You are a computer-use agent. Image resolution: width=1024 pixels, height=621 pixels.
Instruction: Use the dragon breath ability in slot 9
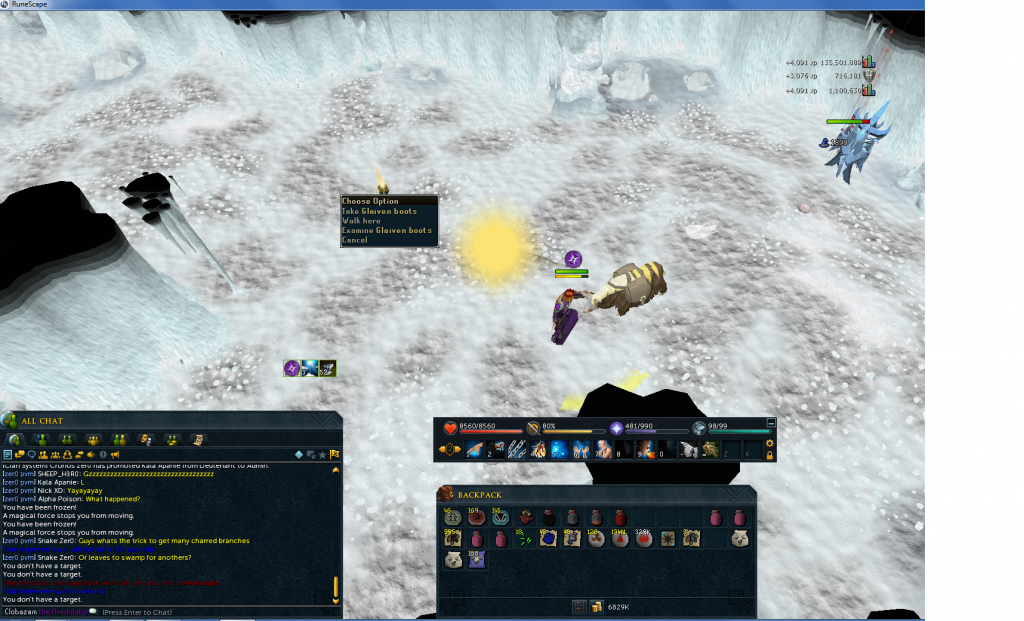643,449
